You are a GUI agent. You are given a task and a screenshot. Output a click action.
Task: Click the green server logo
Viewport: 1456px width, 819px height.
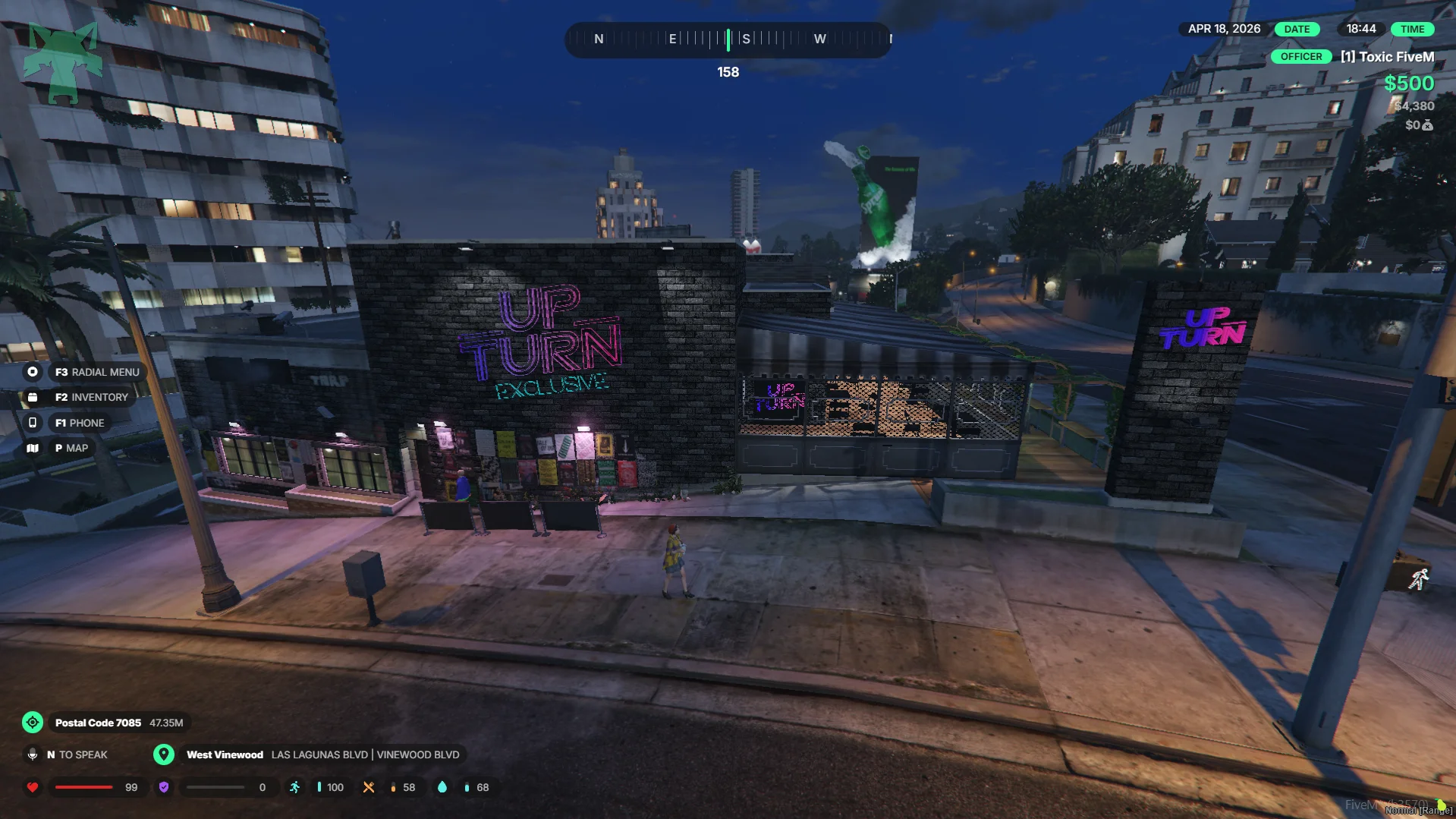tap(62, 62)
